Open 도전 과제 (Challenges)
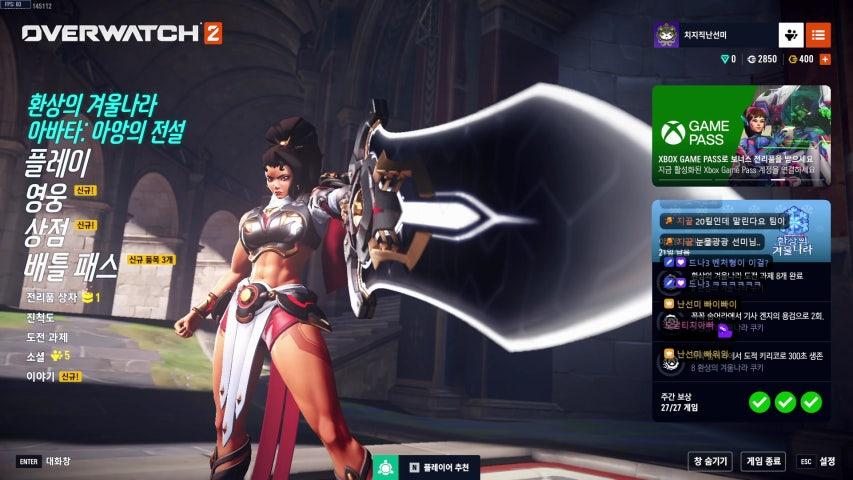The height and width of the screenshot is (480, 853). pyautogui.click(x=47, y=336)
